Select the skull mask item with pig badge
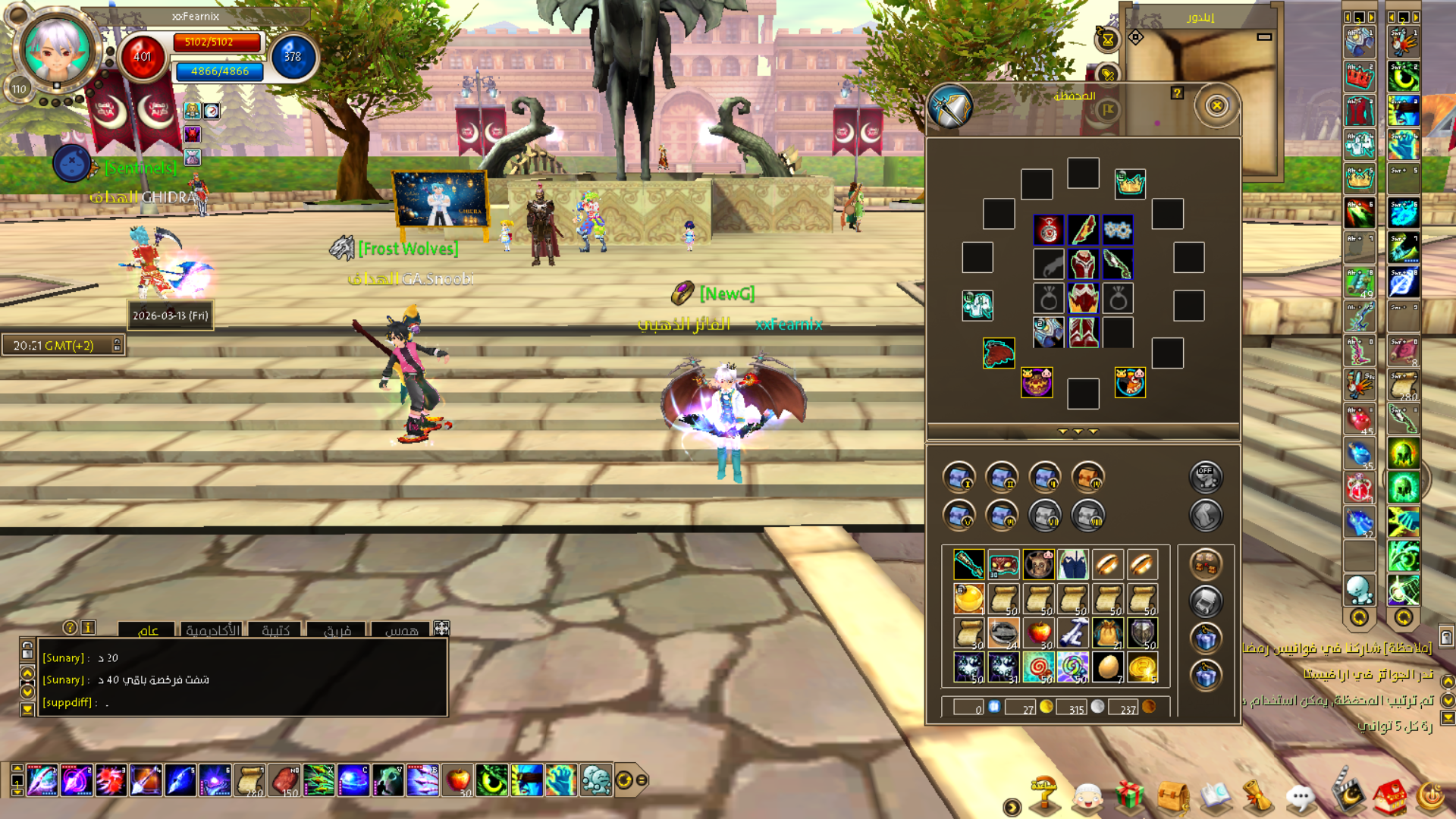1456x819 pixels. (x=1038, y=564)
